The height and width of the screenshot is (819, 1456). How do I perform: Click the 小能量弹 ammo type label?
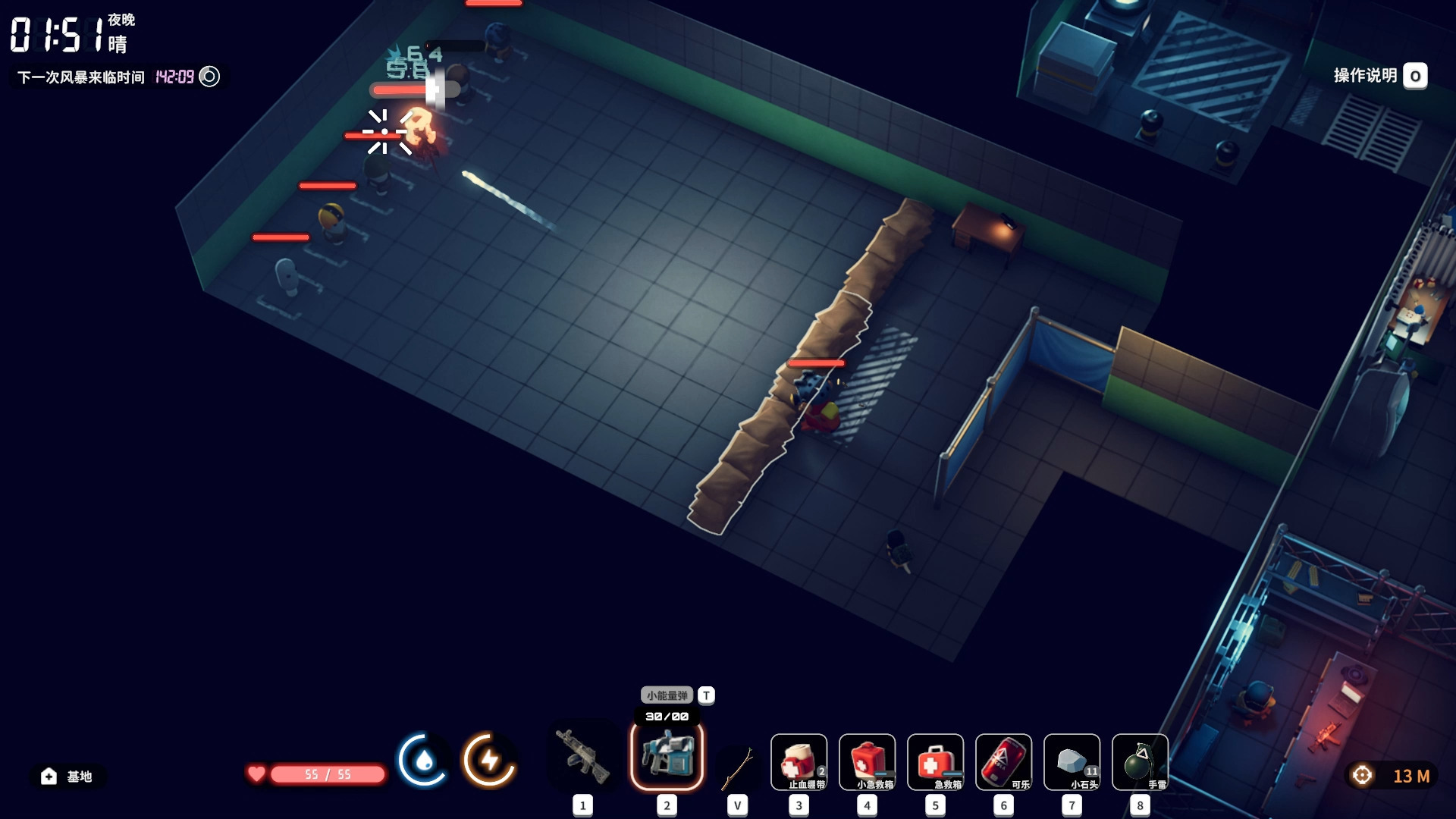click(x=667, y=695)
